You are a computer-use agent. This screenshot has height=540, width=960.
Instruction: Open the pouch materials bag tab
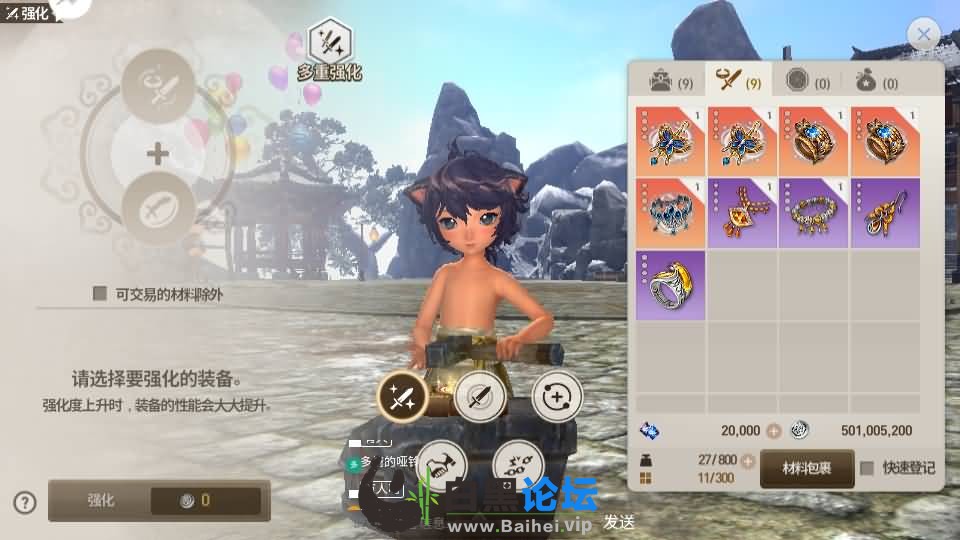(876, 82)
